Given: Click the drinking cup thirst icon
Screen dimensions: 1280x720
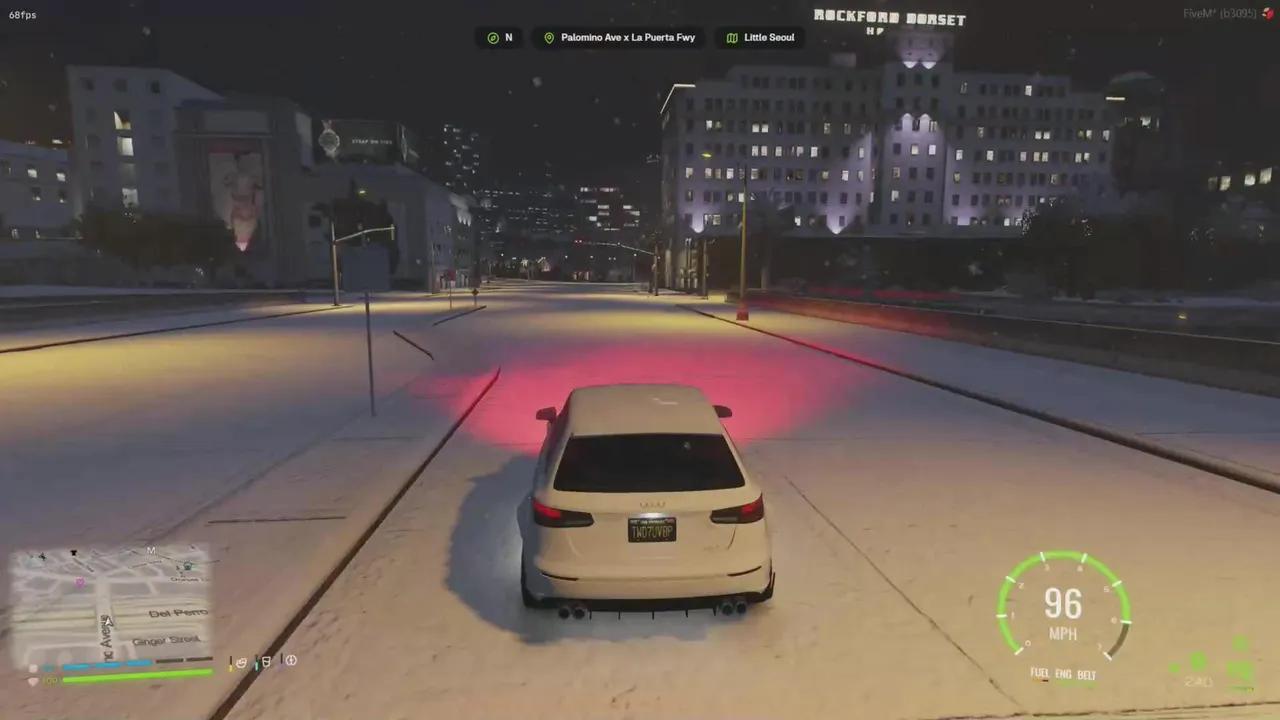Looking at the screenshot, I should click(266, 661).
